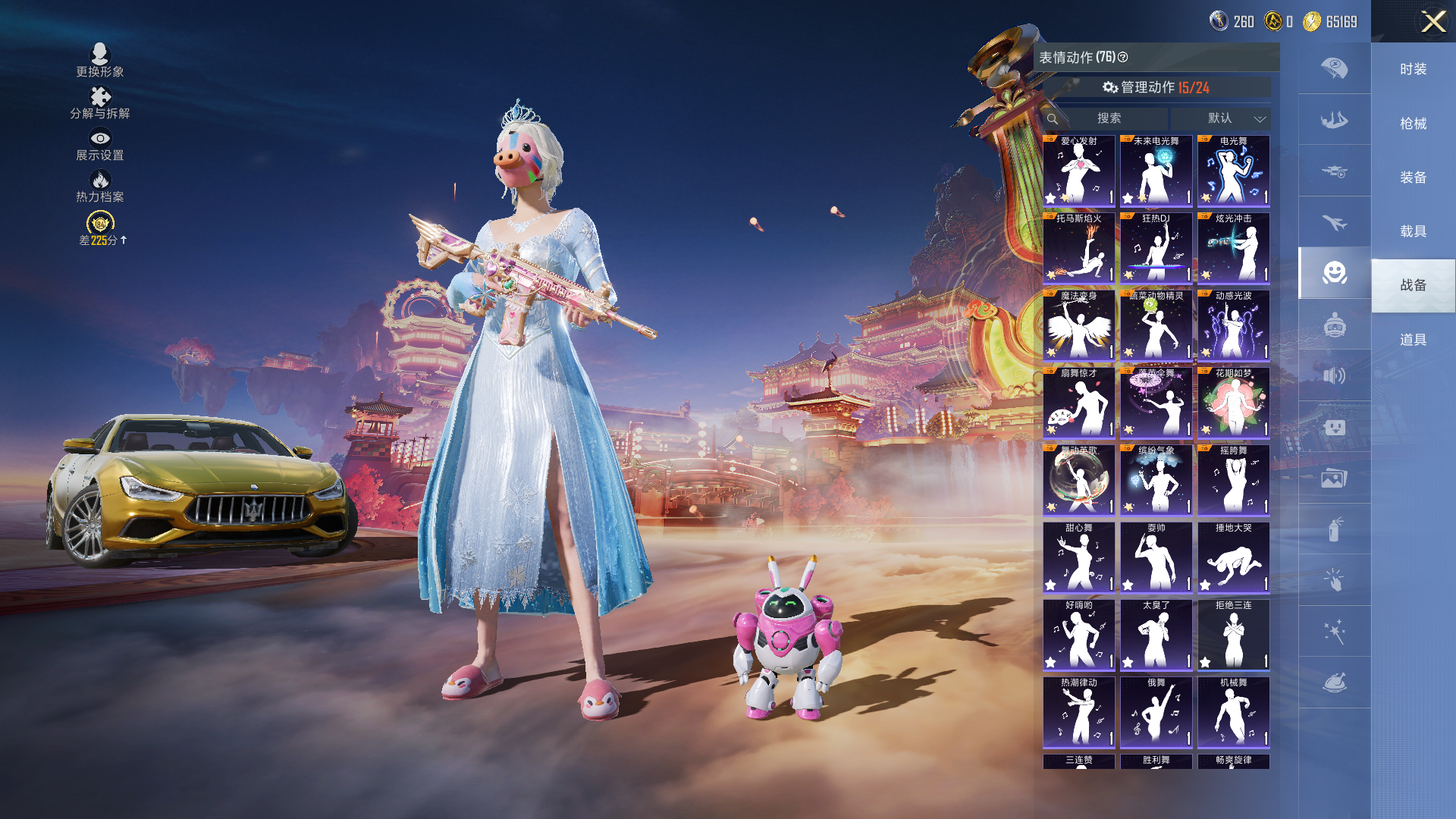This screenshot has height=819, width=1456.
Task: Open the speaker voice-pack subcategory
Action: (1334, 375)
